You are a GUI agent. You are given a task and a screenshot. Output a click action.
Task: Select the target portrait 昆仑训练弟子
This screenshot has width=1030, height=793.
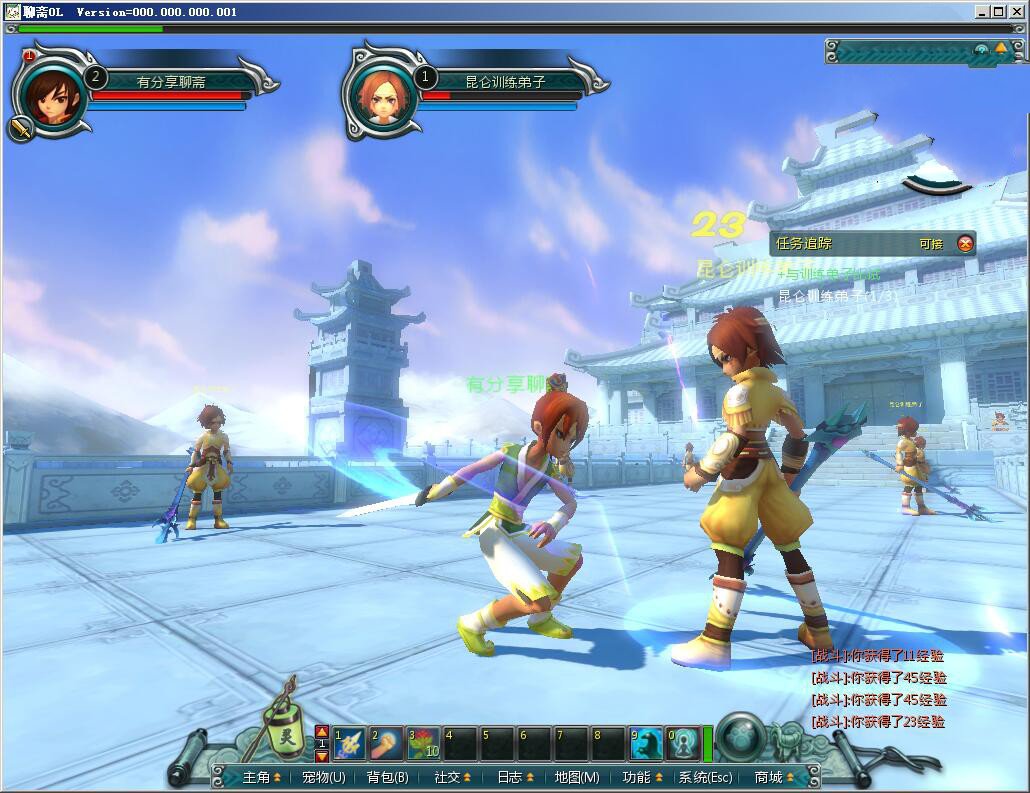tap(381, 97)
